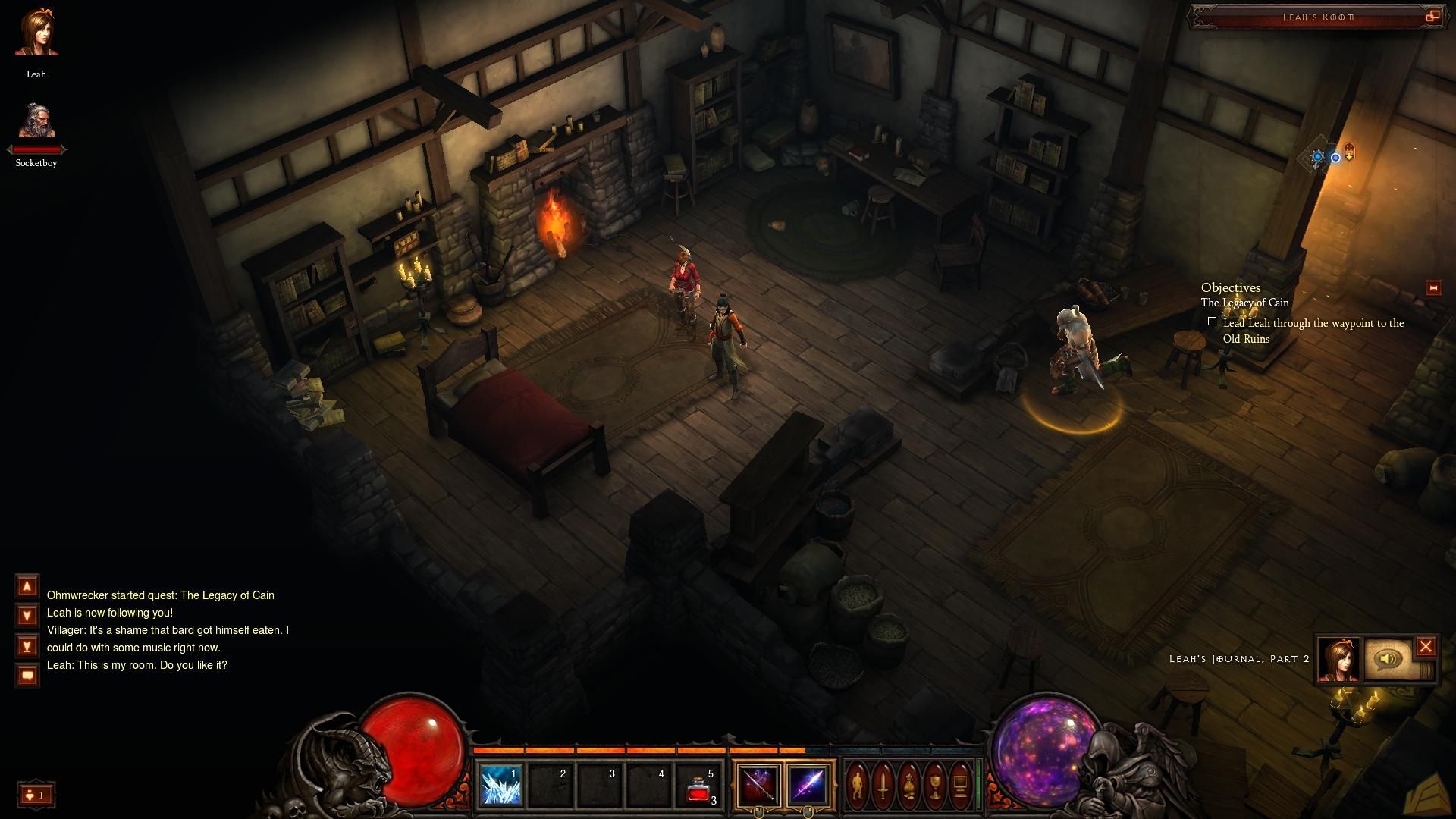
Task: Open the chat speech bubble button
Action: point(27,675)
